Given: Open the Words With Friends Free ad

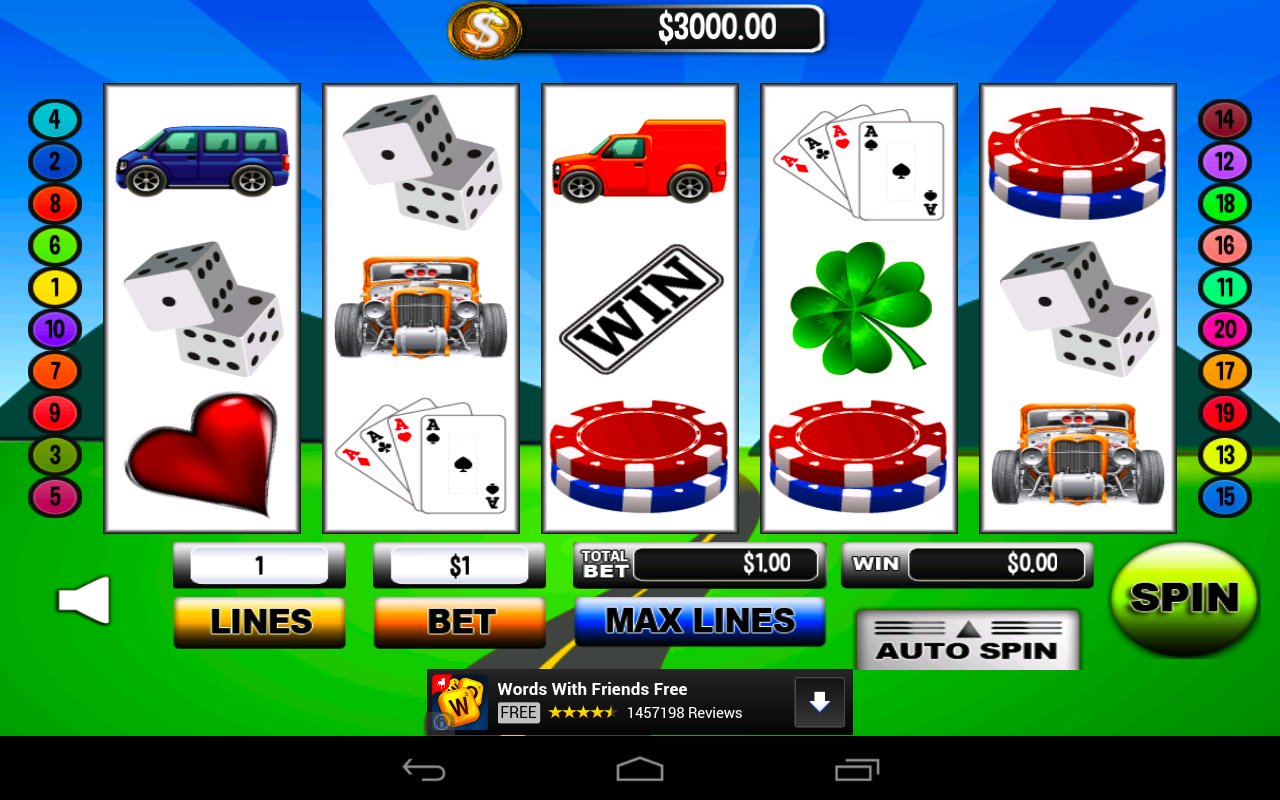Looking at the screenshot, I should [x=592, y=689].
